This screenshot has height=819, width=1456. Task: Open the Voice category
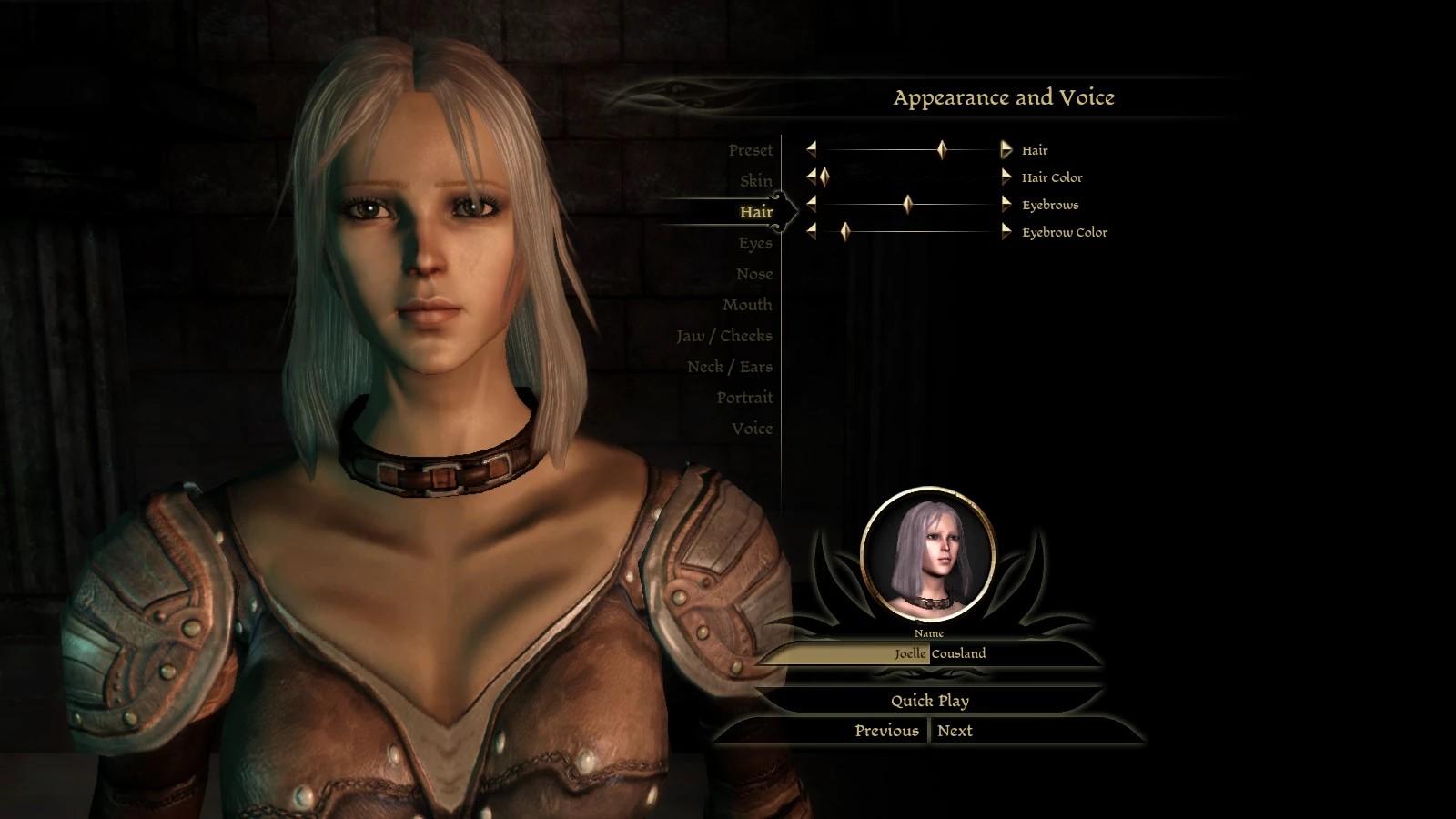coord(752,429)
